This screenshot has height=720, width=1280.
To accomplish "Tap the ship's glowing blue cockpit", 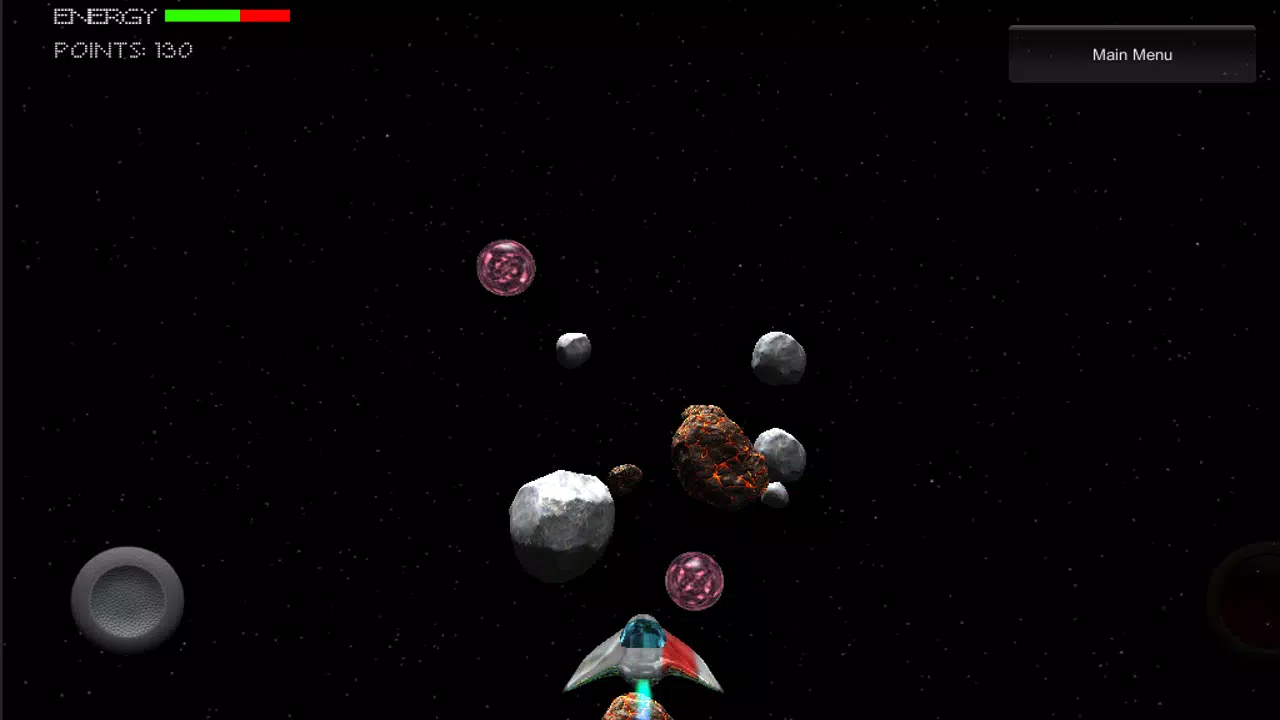I will click(643, 633).
